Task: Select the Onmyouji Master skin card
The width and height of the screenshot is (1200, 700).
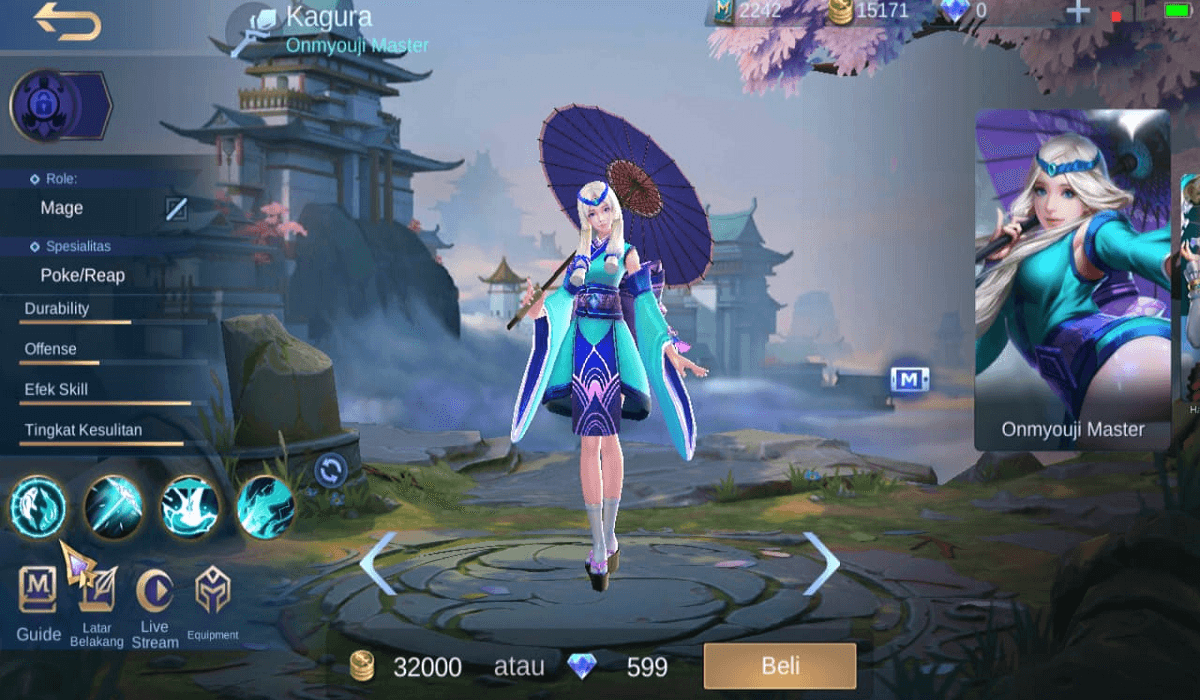Action: [x=1072, y=280]
